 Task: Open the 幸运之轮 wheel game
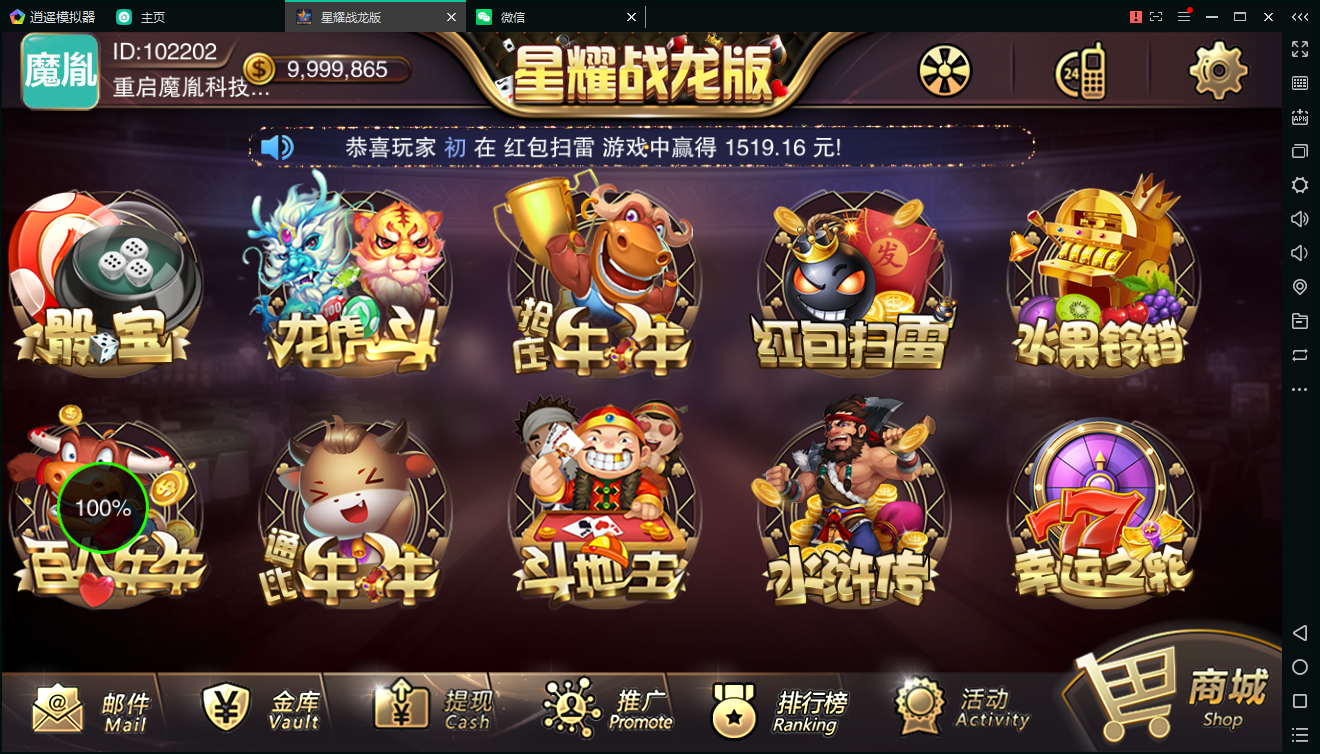coord(1100,510)
